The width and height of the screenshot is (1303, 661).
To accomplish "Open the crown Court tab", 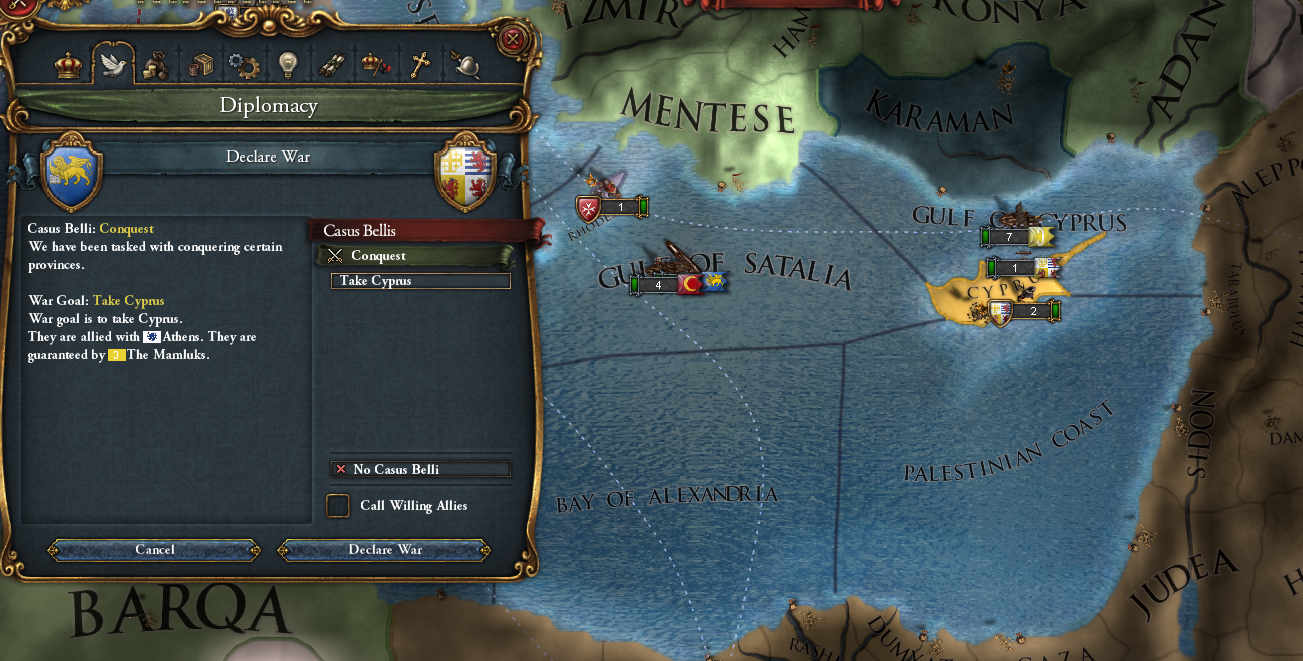I will [x=68, y=65].
